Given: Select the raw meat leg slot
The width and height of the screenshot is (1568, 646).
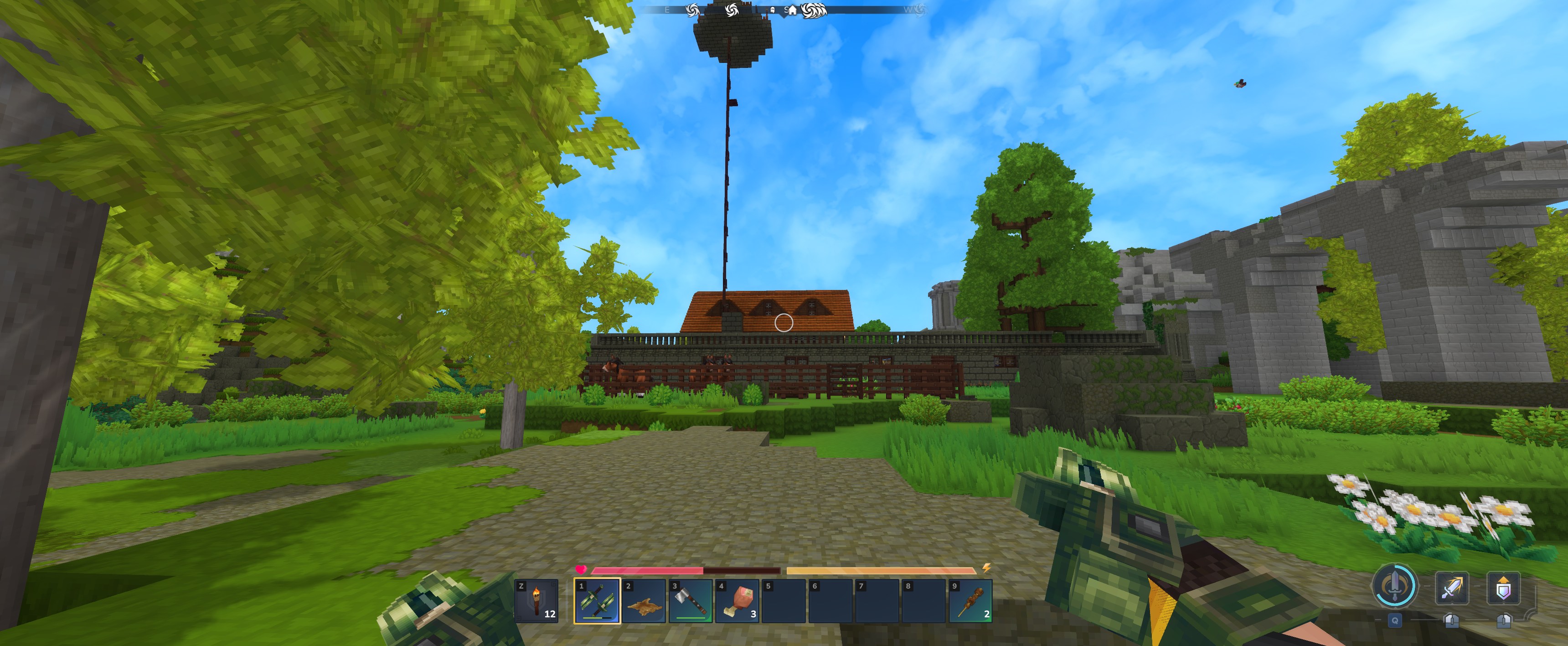Looking at the screenshot, I should pos(737,600).
